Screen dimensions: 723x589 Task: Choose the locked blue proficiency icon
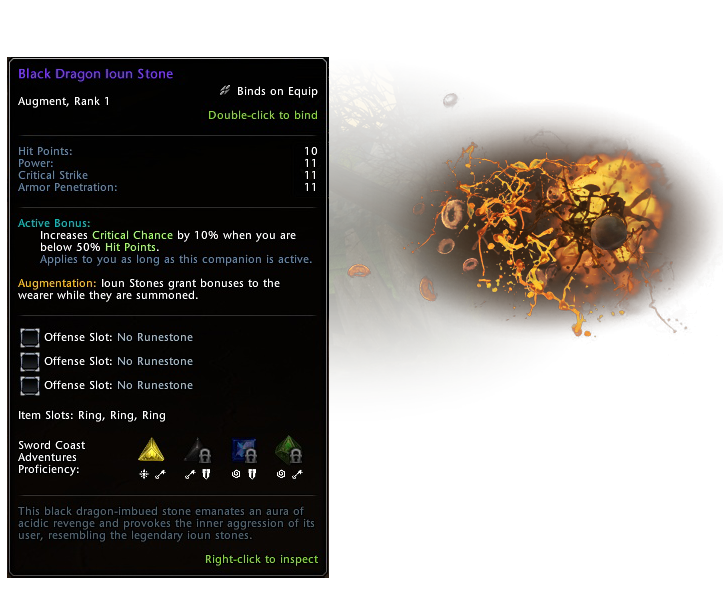coord(245,449)
